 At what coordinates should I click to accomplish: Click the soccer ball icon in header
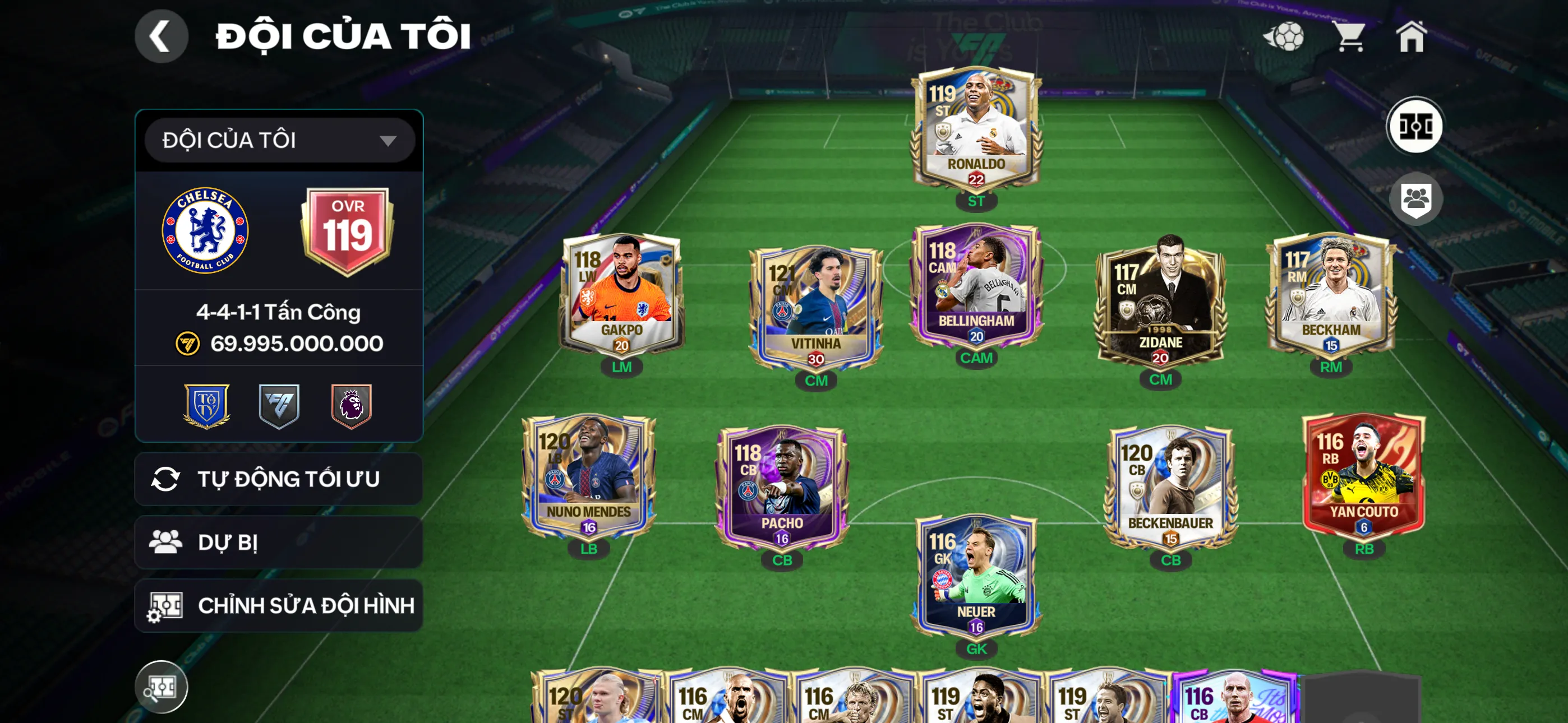[x=1284, y=36]
